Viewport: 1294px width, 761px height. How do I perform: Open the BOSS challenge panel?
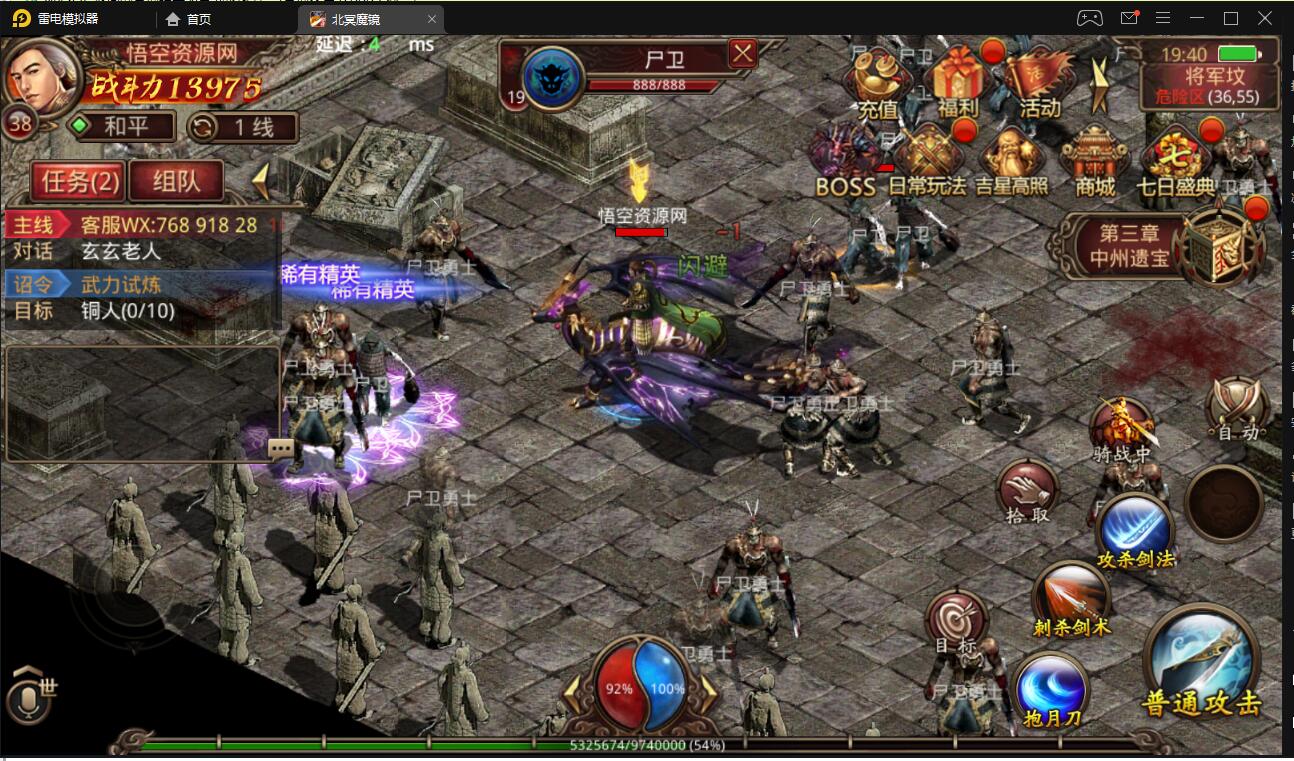pyautogui.click(x=845, y=162)
